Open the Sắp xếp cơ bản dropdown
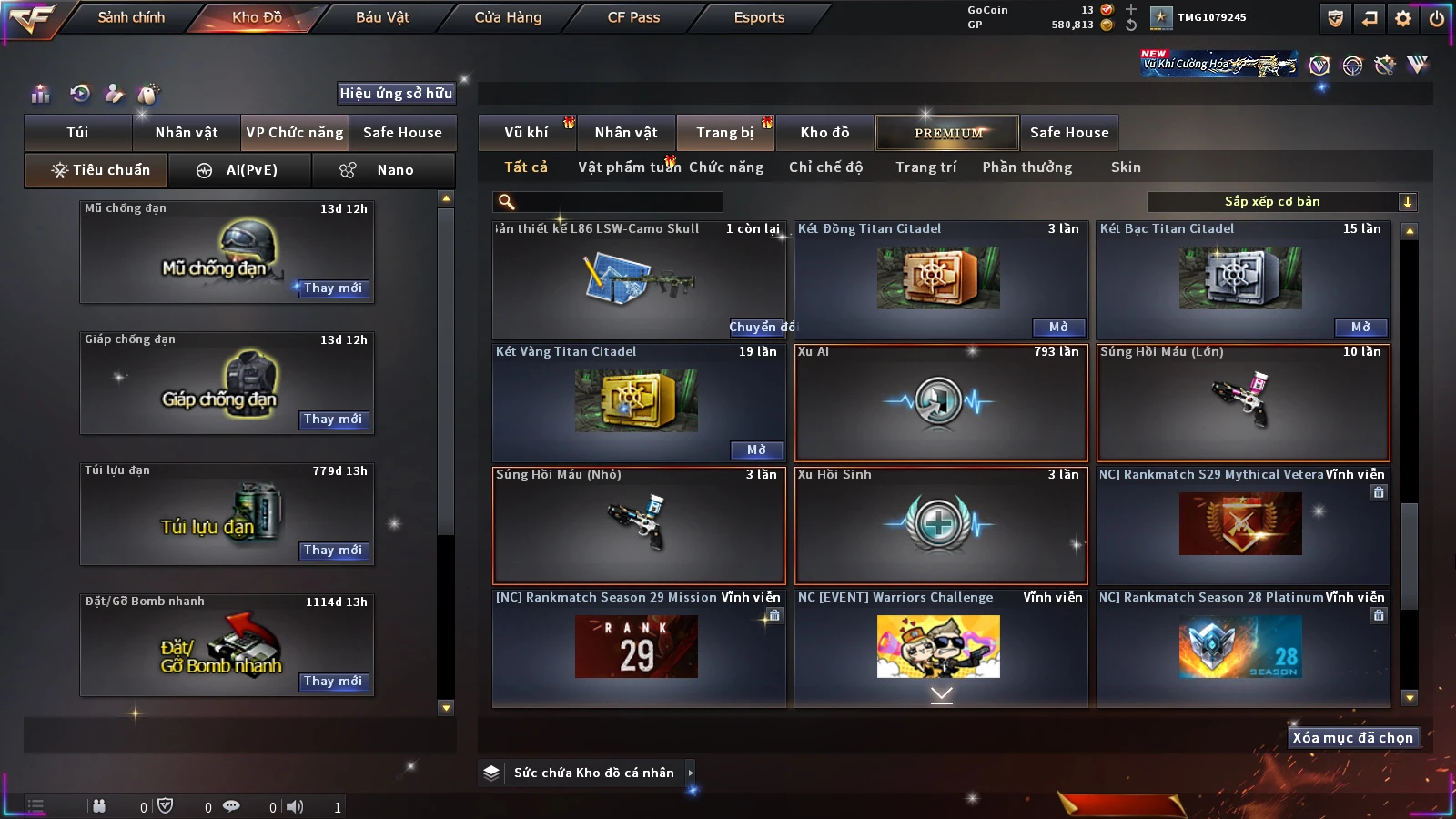This screenshot has width=1456, height=819. pos(1281,202)
